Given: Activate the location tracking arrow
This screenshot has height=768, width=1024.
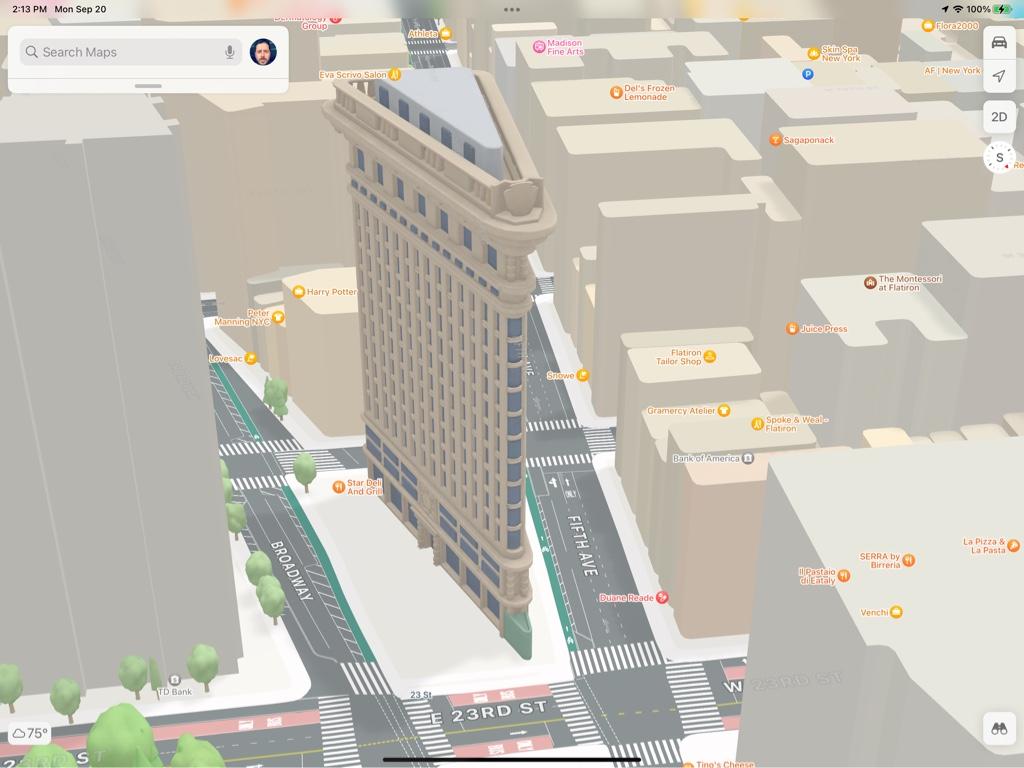Looking at the screenshot, I should coord(998,76).
